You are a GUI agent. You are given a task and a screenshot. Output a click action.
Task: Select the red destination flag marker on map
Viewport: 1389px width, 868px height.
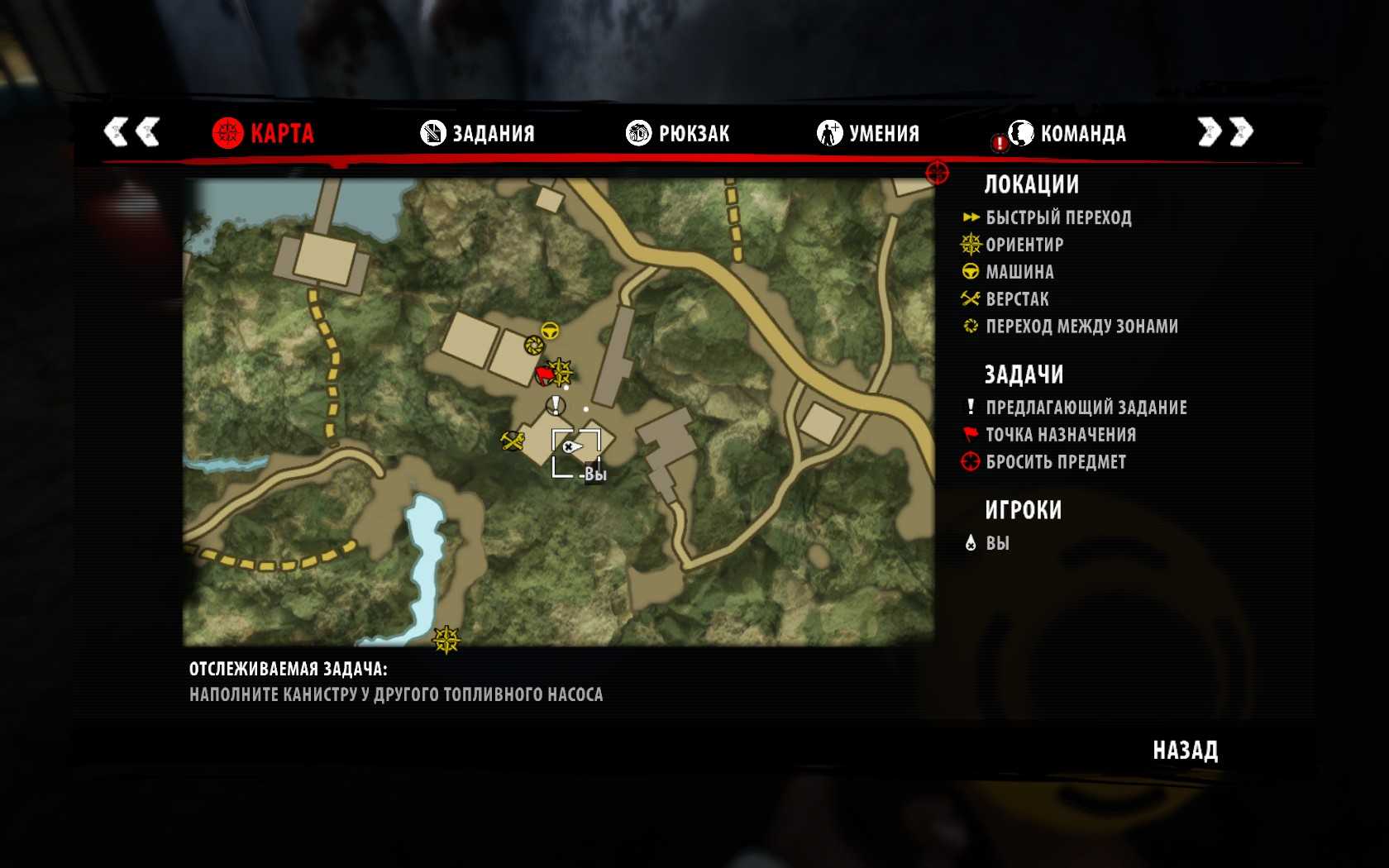pyautogui.click(x=544, y=376)
